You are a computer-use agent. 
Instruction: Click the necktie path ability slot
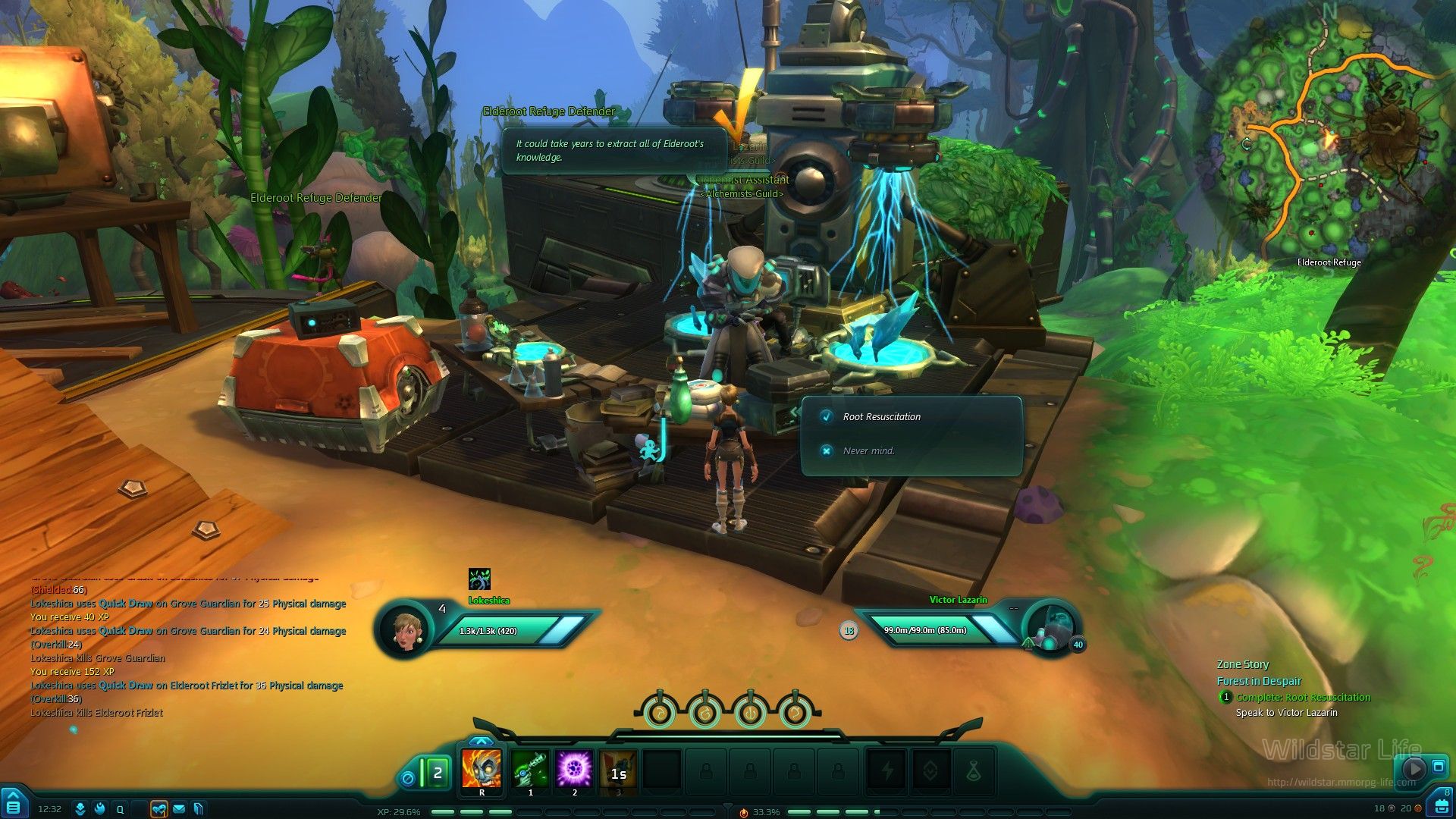click(x=974, y=772)
